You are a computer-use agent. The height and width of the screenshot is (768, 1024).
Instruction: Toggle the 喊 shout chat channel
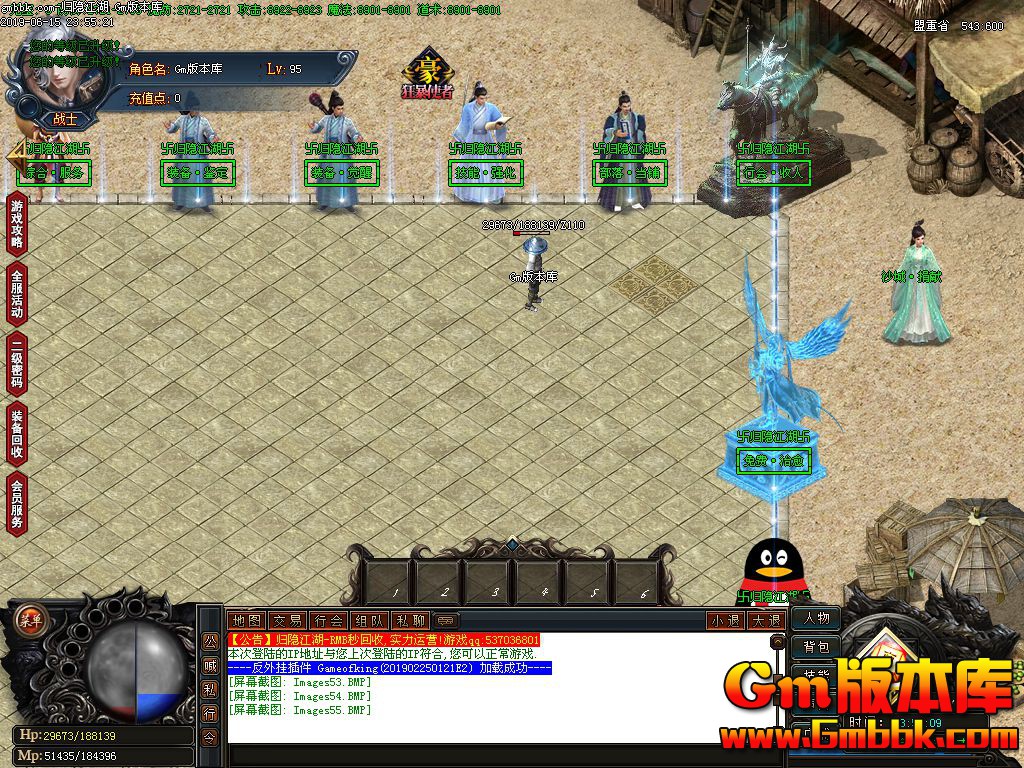(210, 665)
